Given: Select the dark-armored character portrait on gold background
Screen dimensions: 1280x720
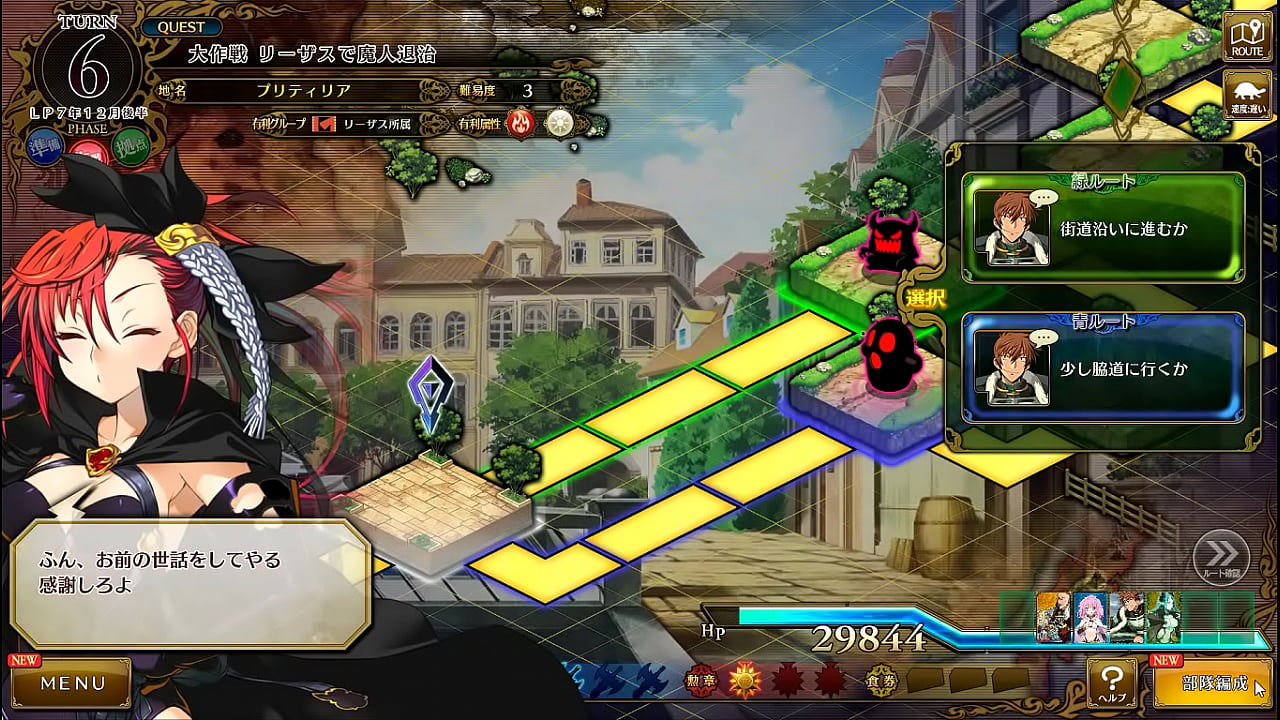Looking at the screenshot, I should 1054,617.
